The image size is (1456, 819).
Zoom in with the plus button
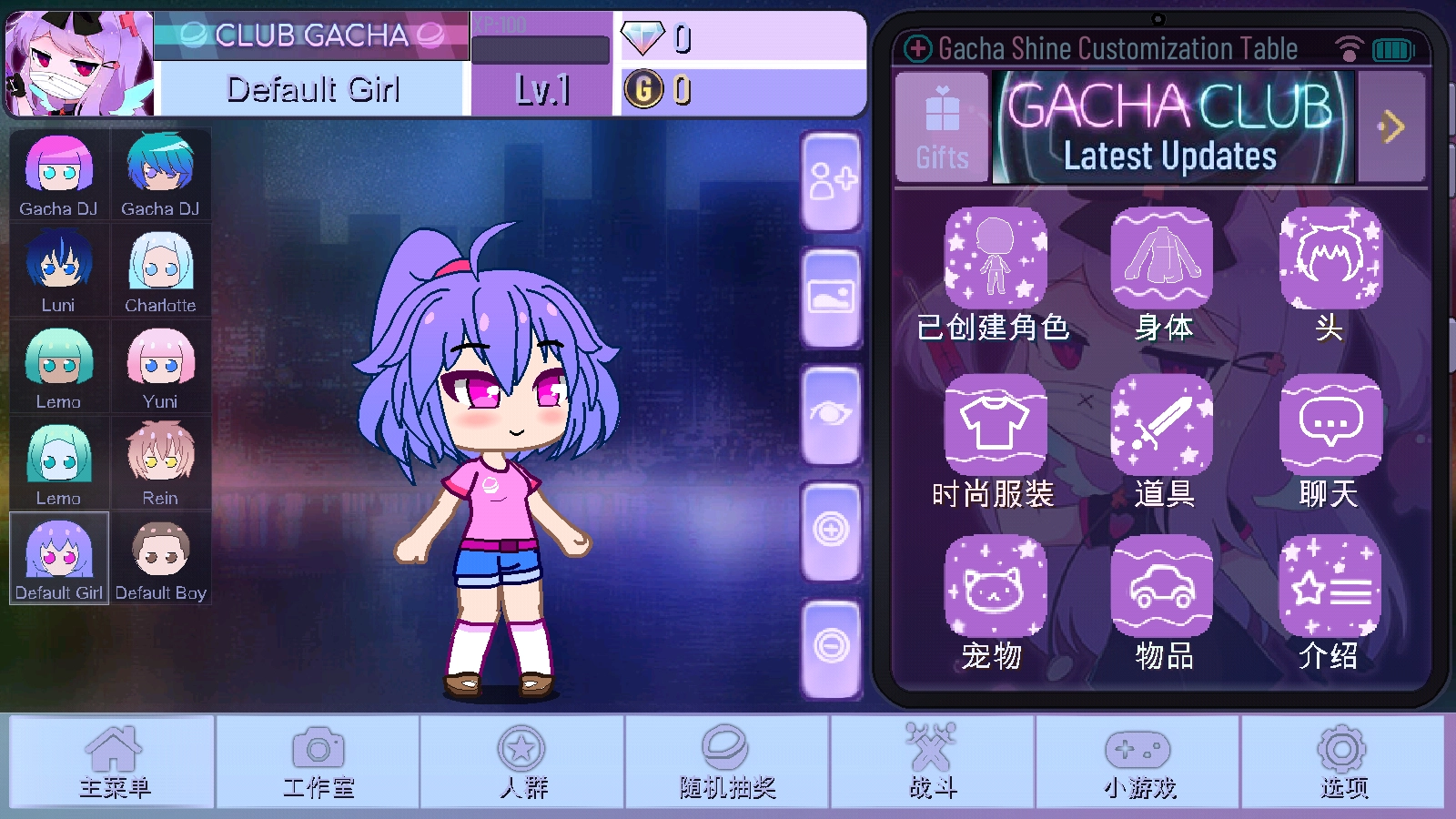point(831,530)
